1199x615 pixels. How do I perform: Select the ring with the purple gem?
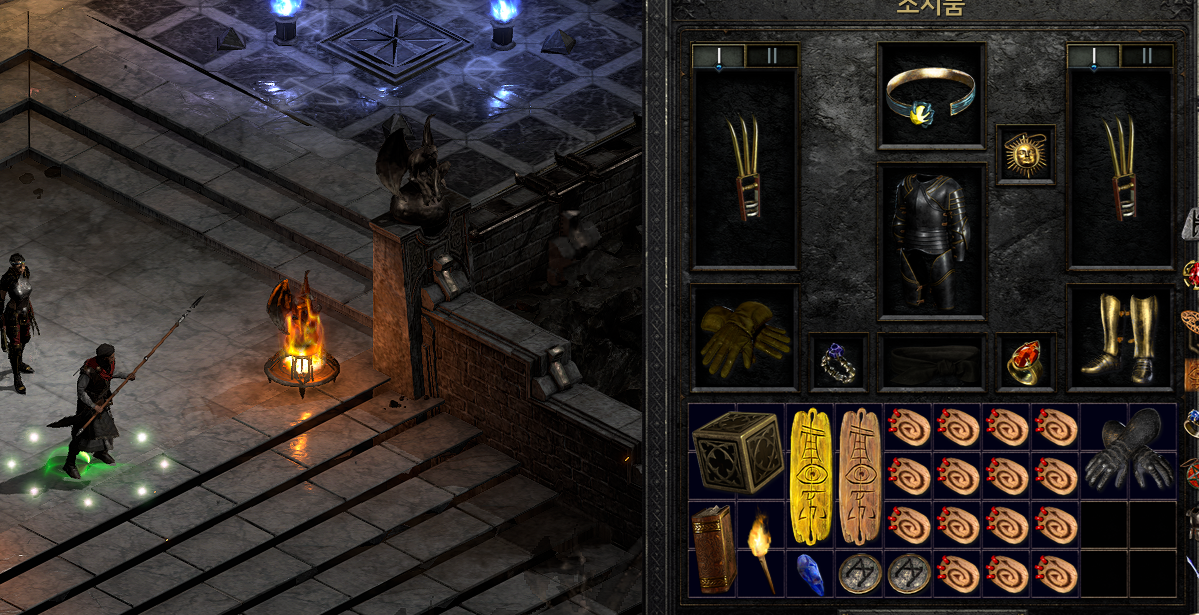point(837,362)
